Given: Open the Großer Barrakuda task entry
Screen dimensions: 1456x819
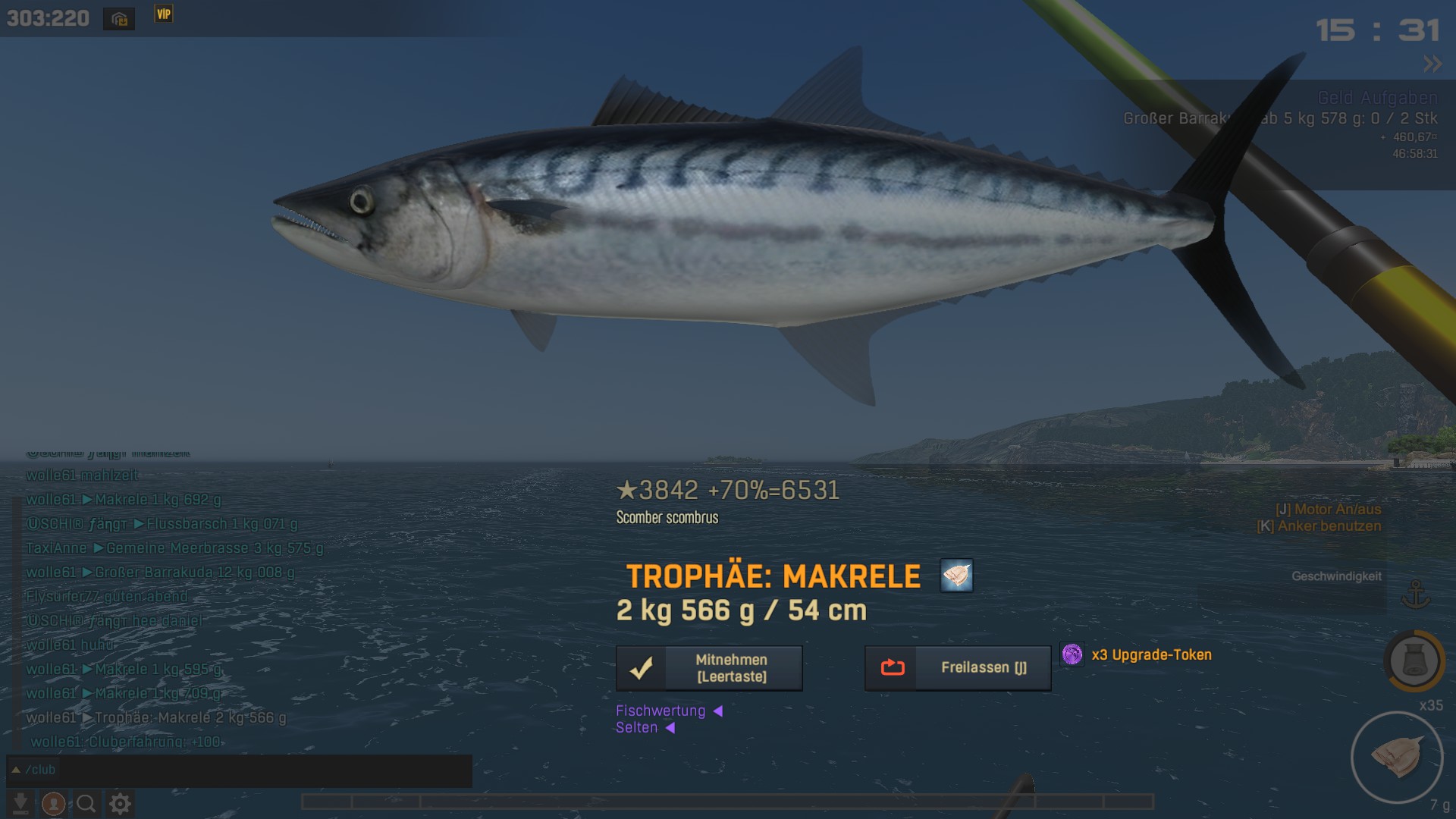Looking at the screenshot, I should 1280,118.
